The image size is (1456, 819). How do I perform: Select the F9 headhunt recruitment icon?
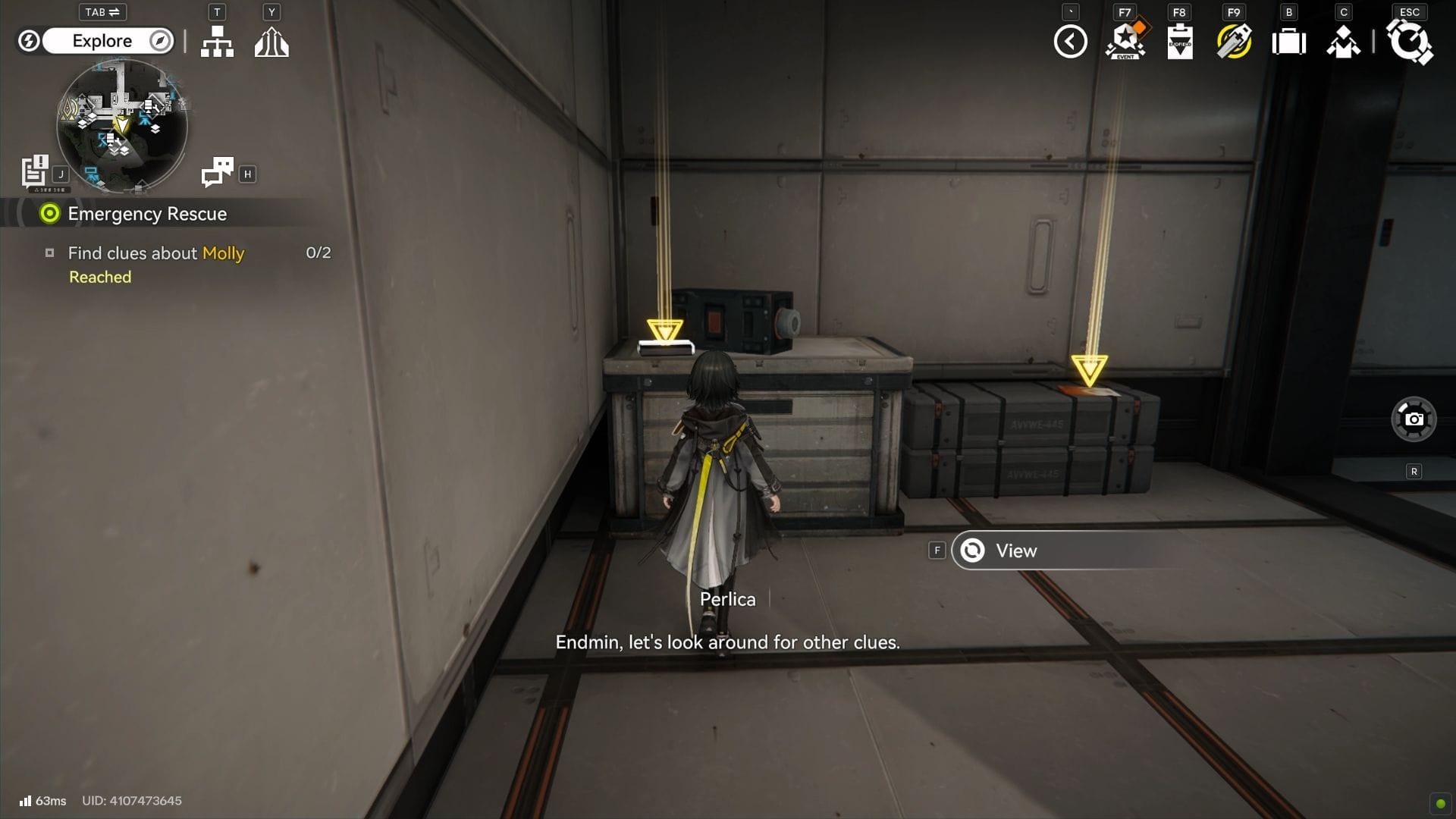tap(1233, 42)
